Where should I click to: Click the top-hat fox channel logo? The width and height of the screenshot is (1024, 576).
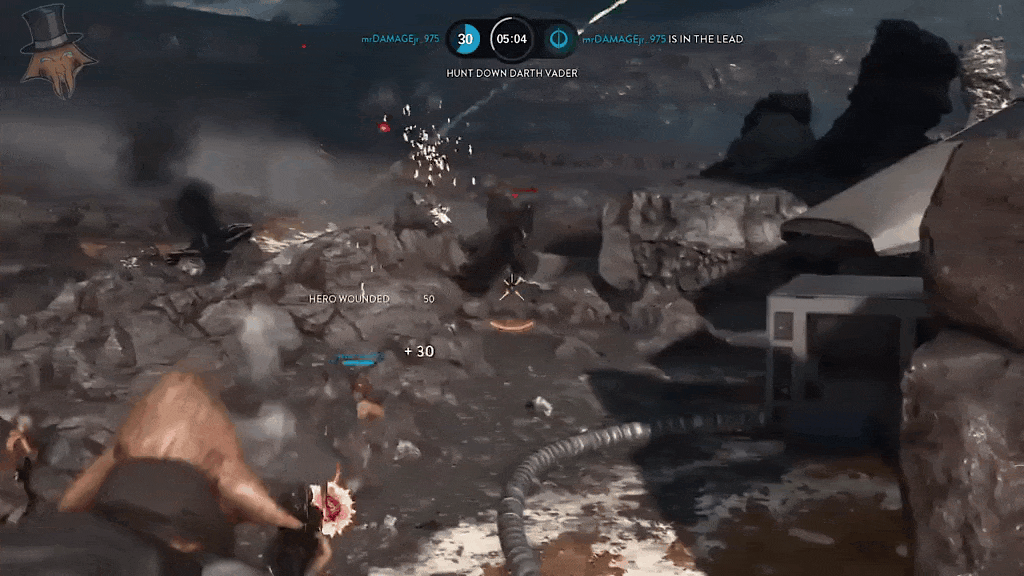[x=58, y=50]
